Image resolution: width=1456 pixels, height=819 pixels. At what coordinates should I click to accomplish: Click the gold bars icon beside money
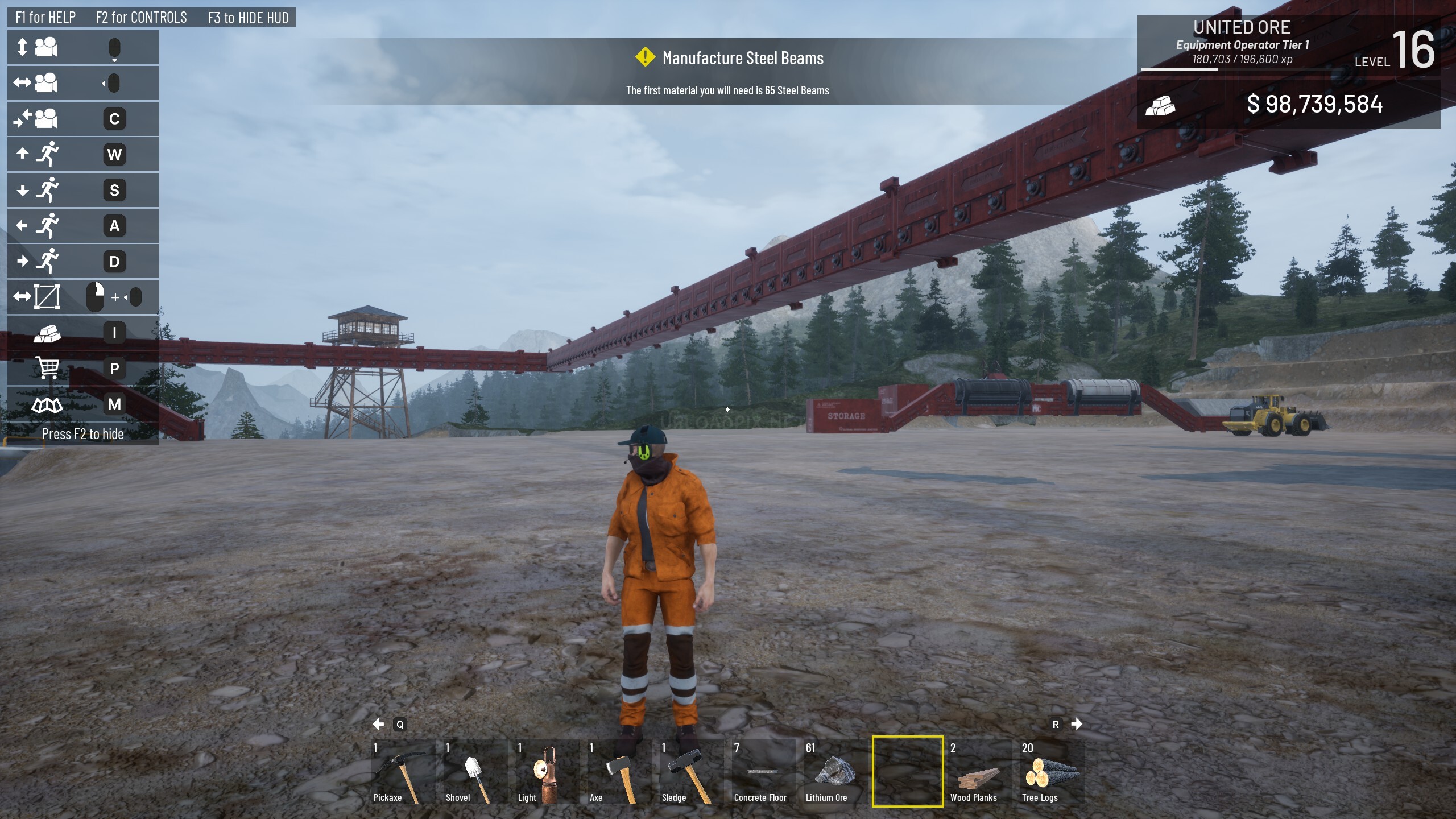tap(1160, 105)
